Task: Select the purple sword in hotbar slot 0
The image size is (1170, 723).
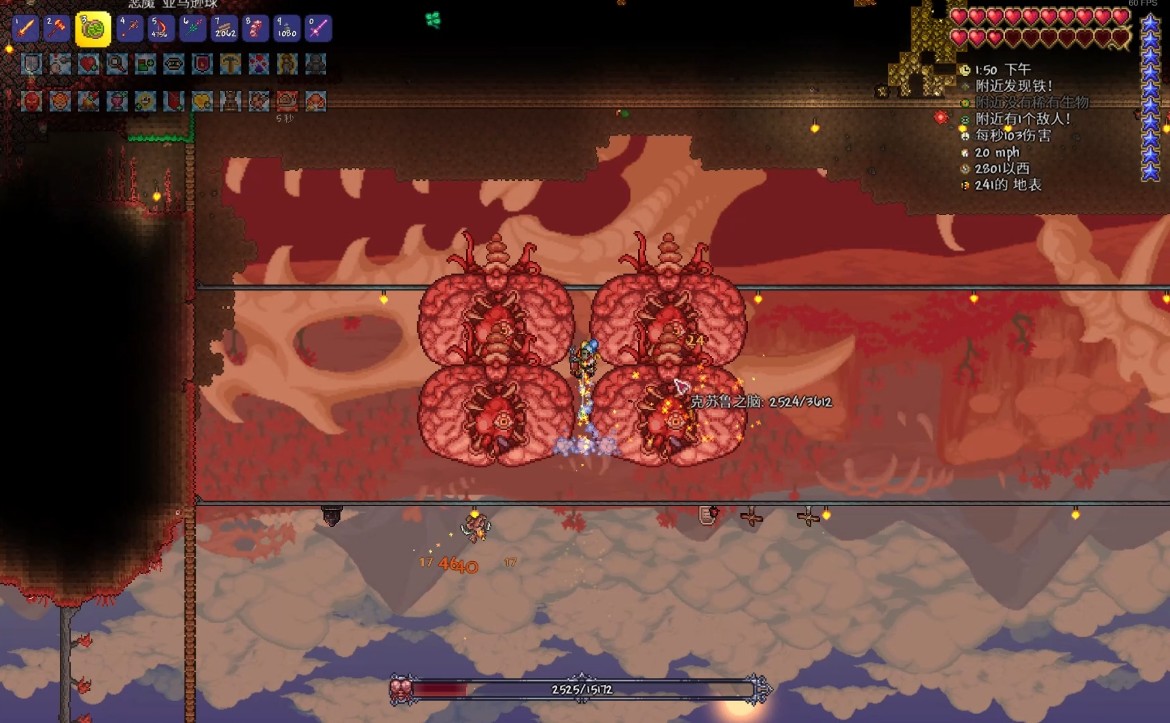Action: (318, 28)
